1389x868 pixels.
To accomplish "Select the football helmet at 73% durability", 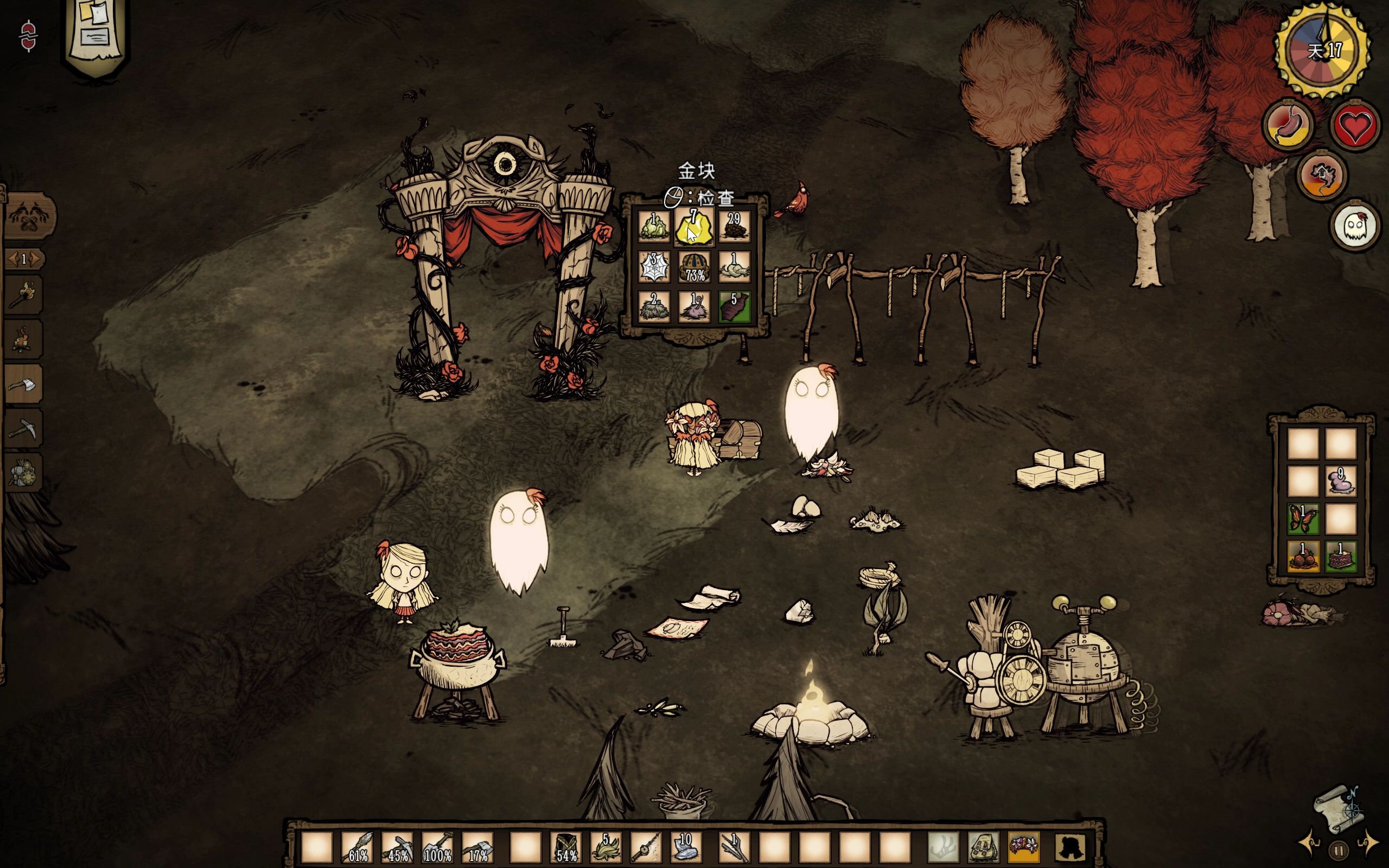I will click(694, 267).
